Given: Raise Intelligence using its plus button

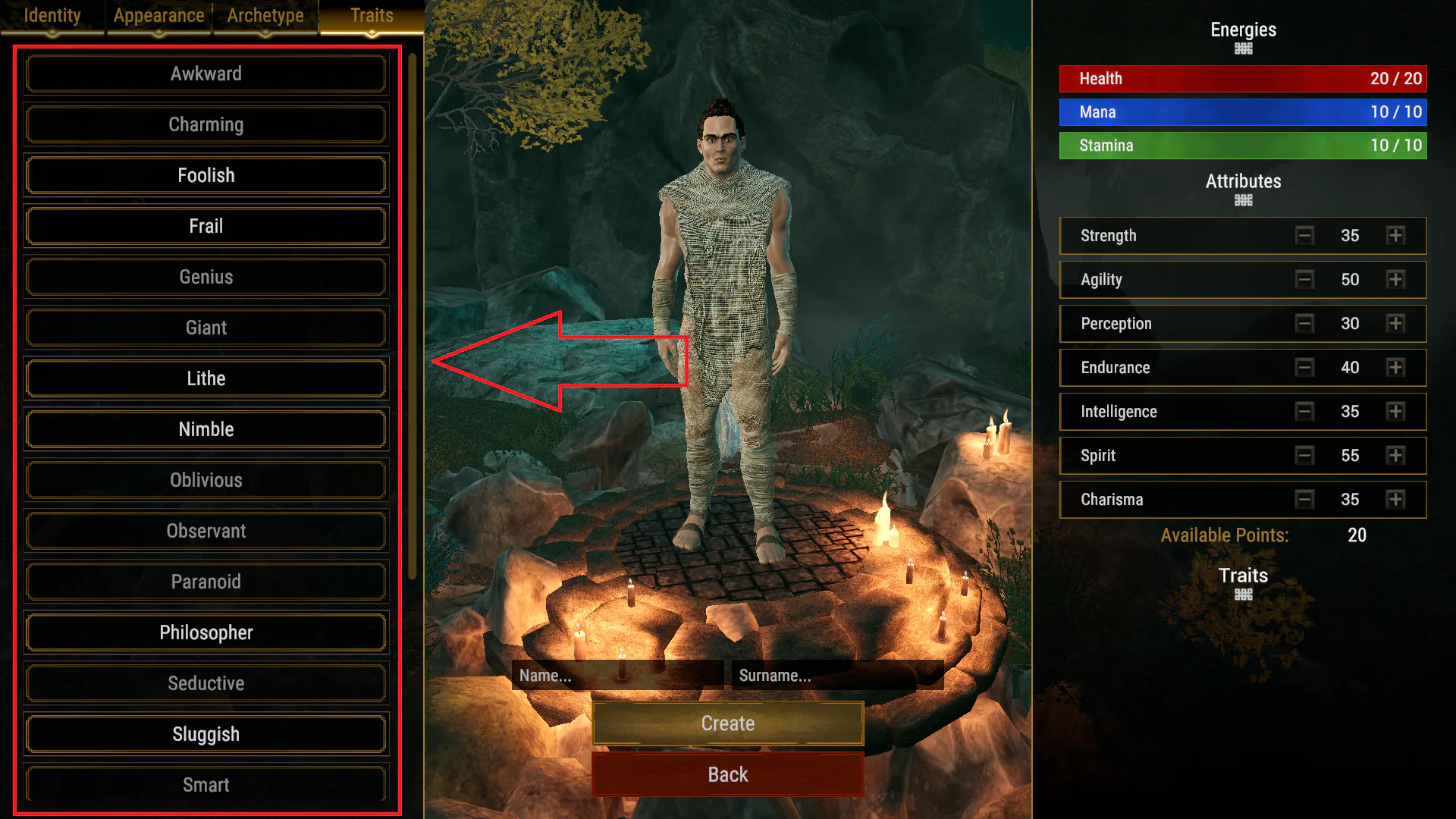Looking at the screenshot, I should [x=1395, y=411].
